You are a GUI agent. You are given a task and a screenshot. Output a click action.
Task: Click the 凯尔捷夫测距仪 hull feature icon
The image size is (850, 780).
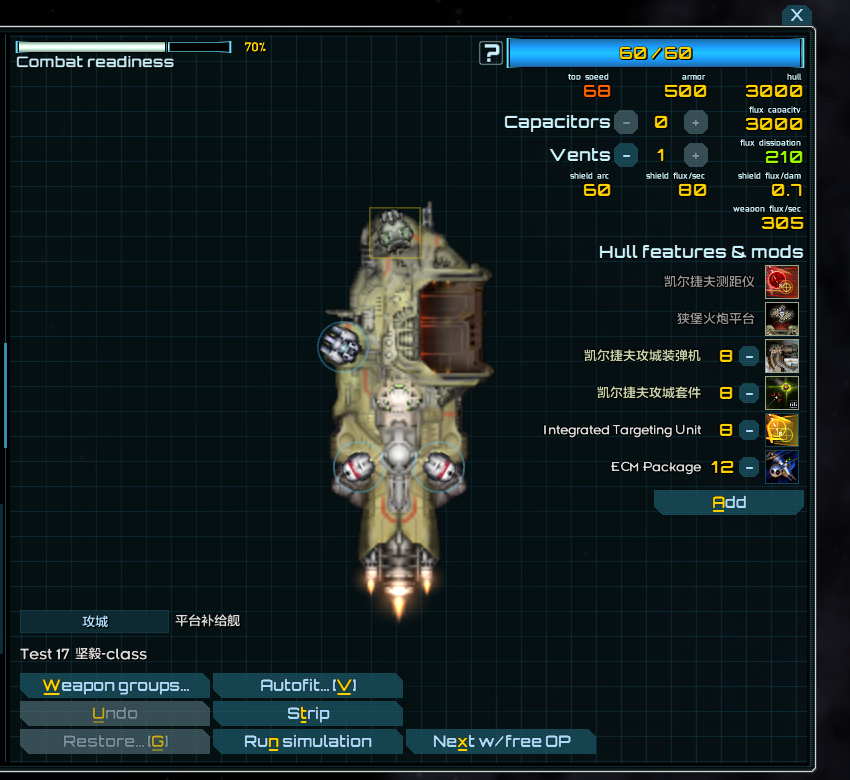click(782, 282)
